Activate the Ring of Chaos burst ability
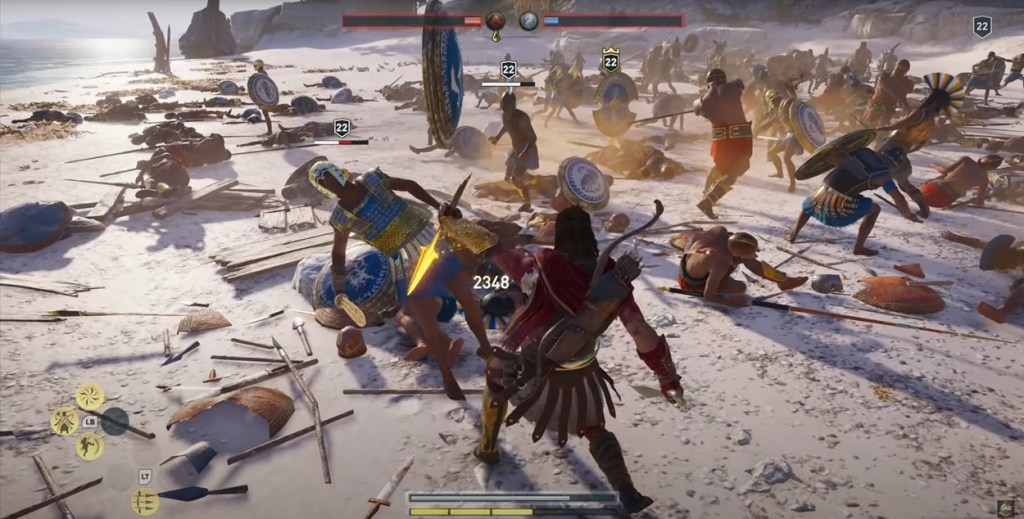The height and width of the screenshot is (519, 1024). point(90,396)
